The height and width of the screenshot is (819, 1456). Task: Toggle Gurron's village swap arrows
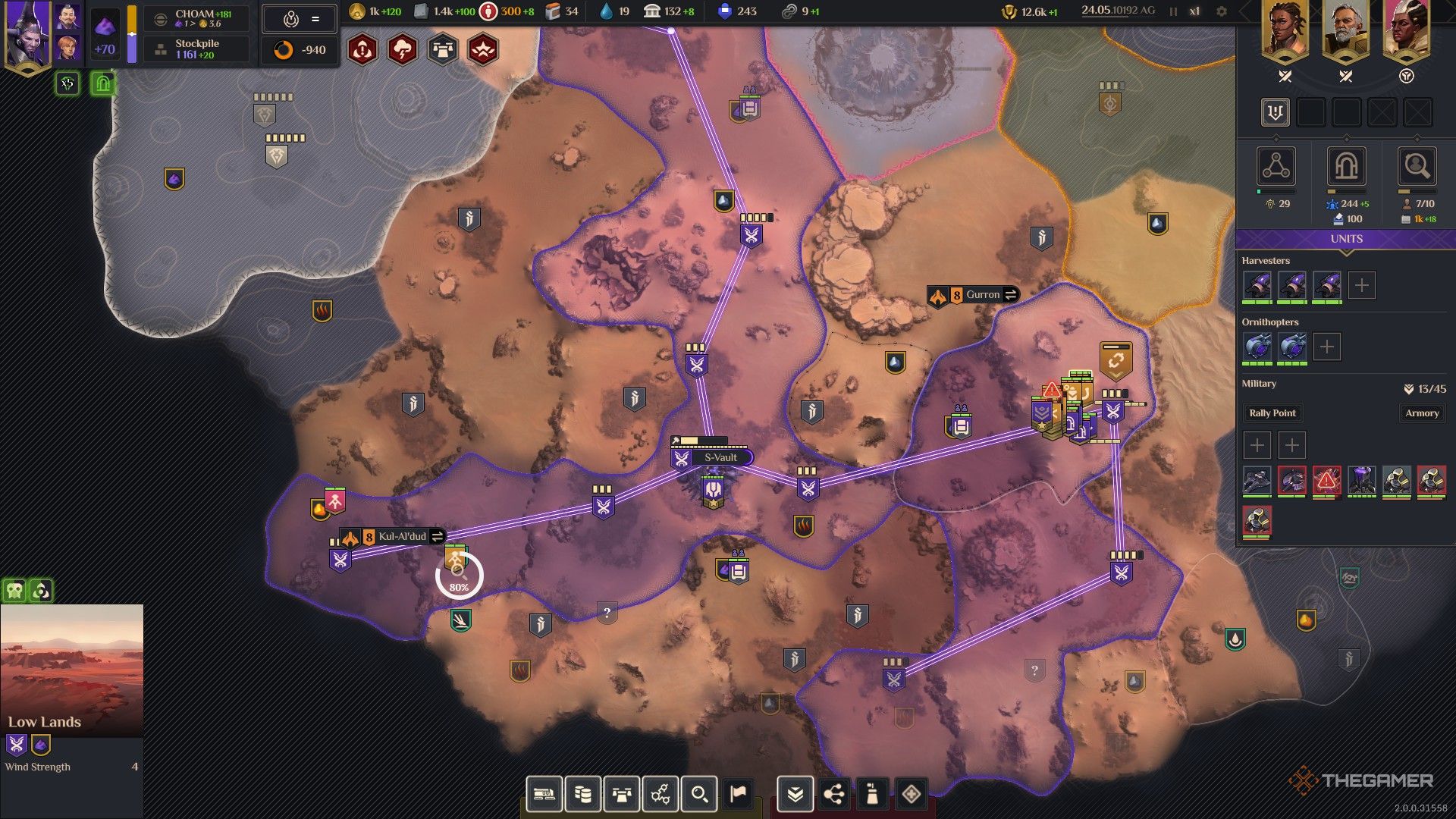tap(1011, 294)
